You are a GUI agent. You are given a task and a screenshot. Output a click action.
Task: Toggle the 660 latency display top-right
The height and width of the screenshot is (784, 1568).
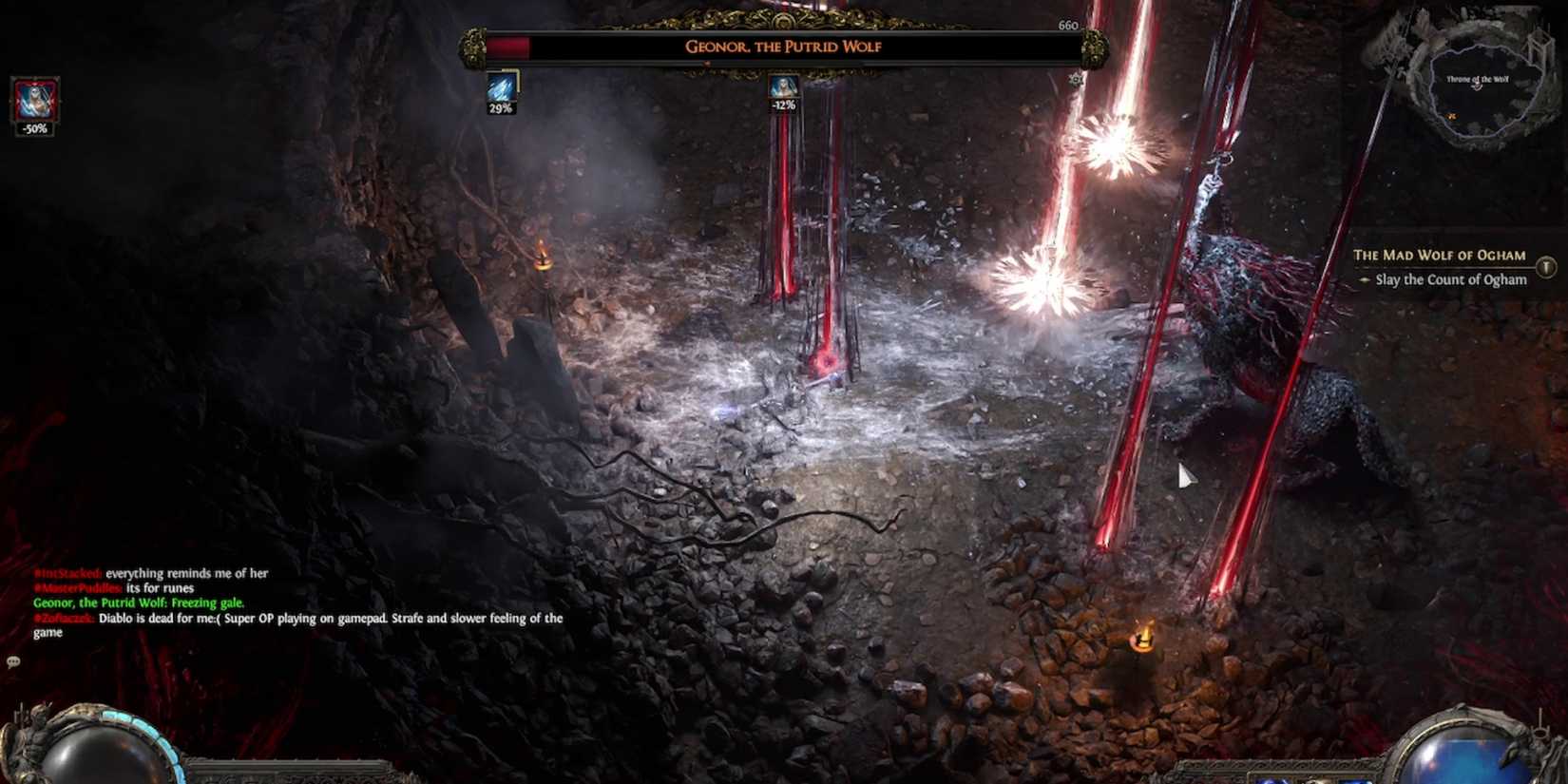[x=1067, y=26]
